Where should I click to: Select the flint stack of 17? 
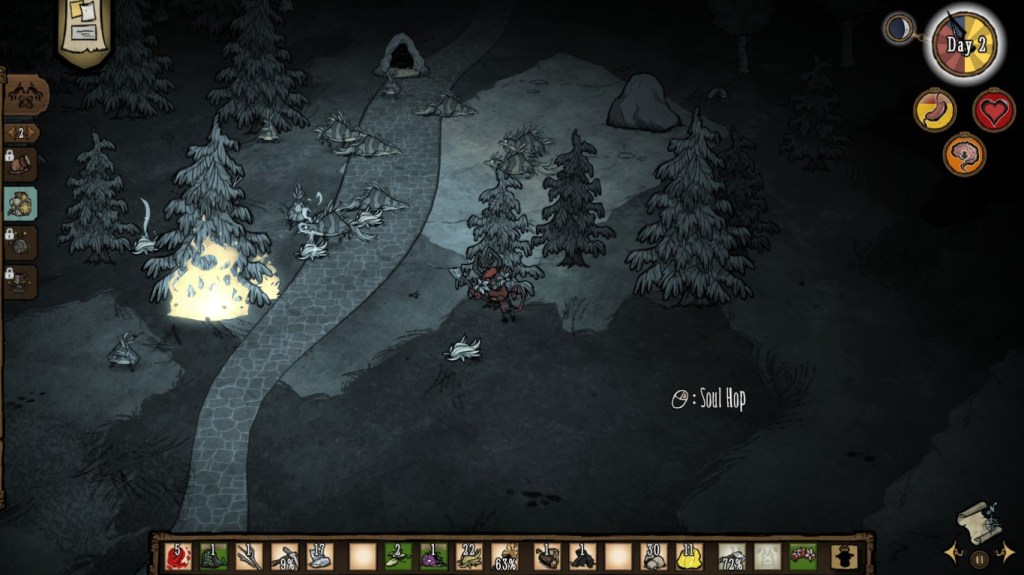[320, 556]
